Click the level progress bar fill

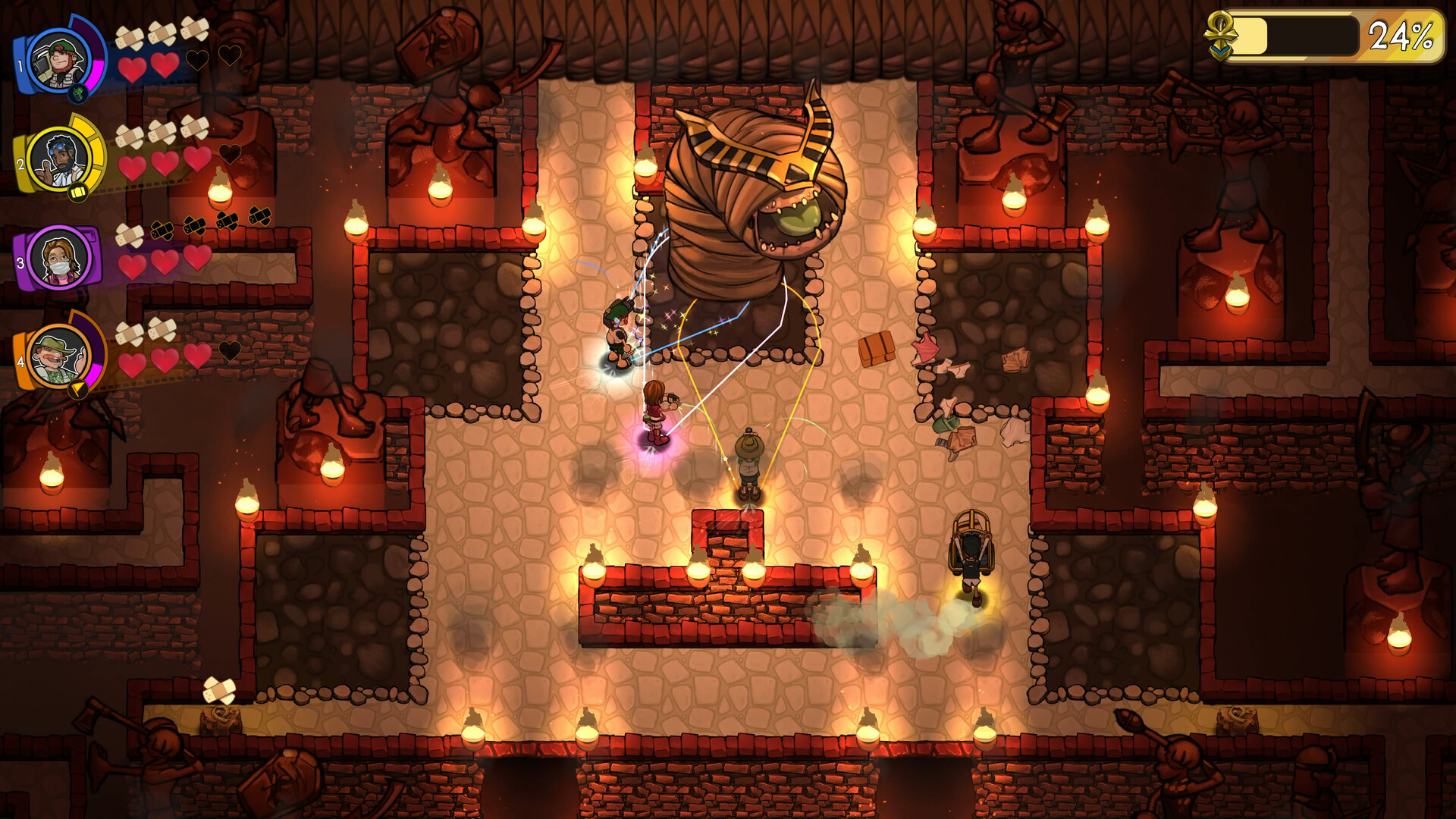click(x=1251, y=34)
